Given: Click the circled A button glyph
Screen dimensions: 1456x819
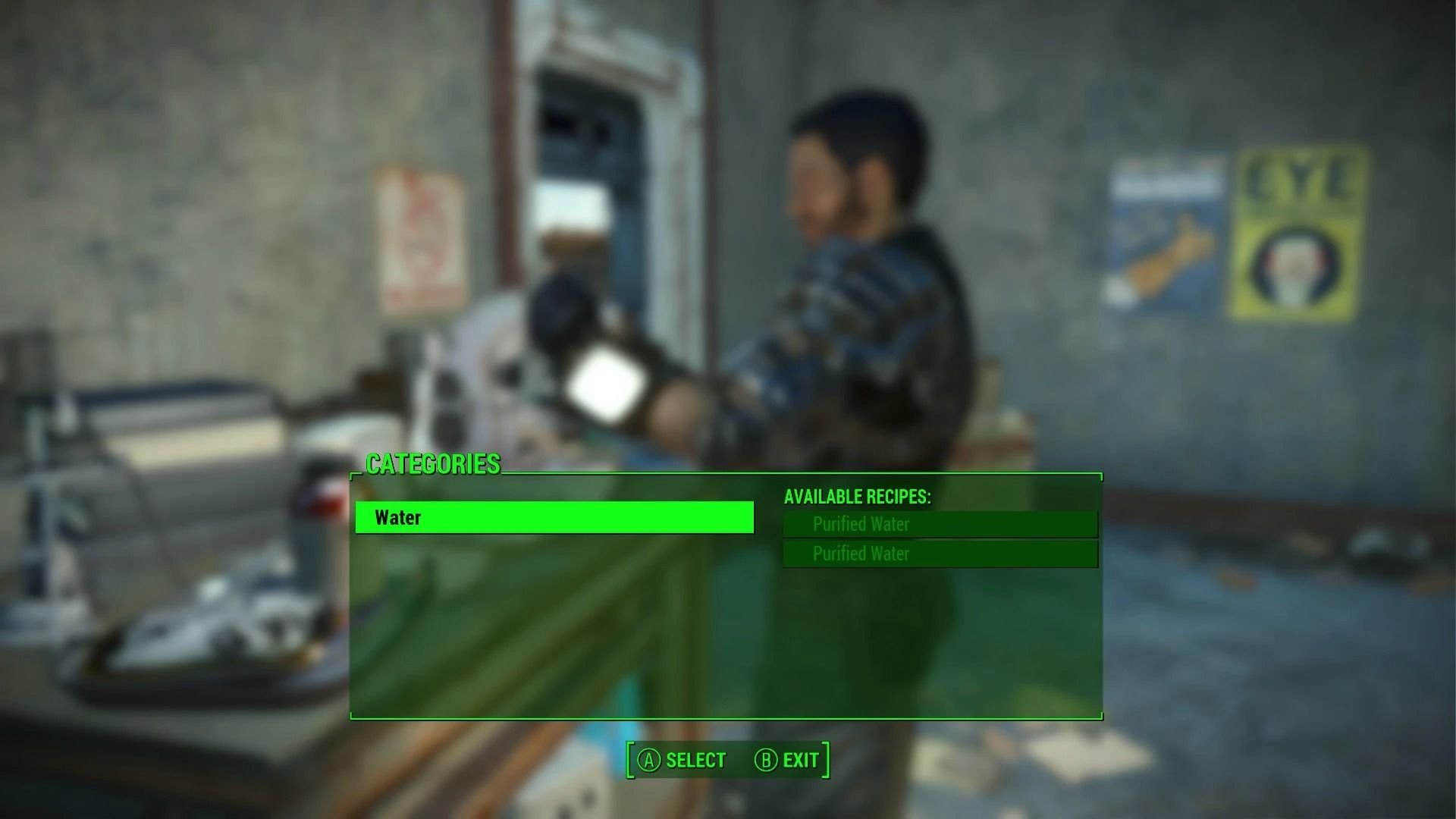Looking at the screenshot, I should click(648, 760).
